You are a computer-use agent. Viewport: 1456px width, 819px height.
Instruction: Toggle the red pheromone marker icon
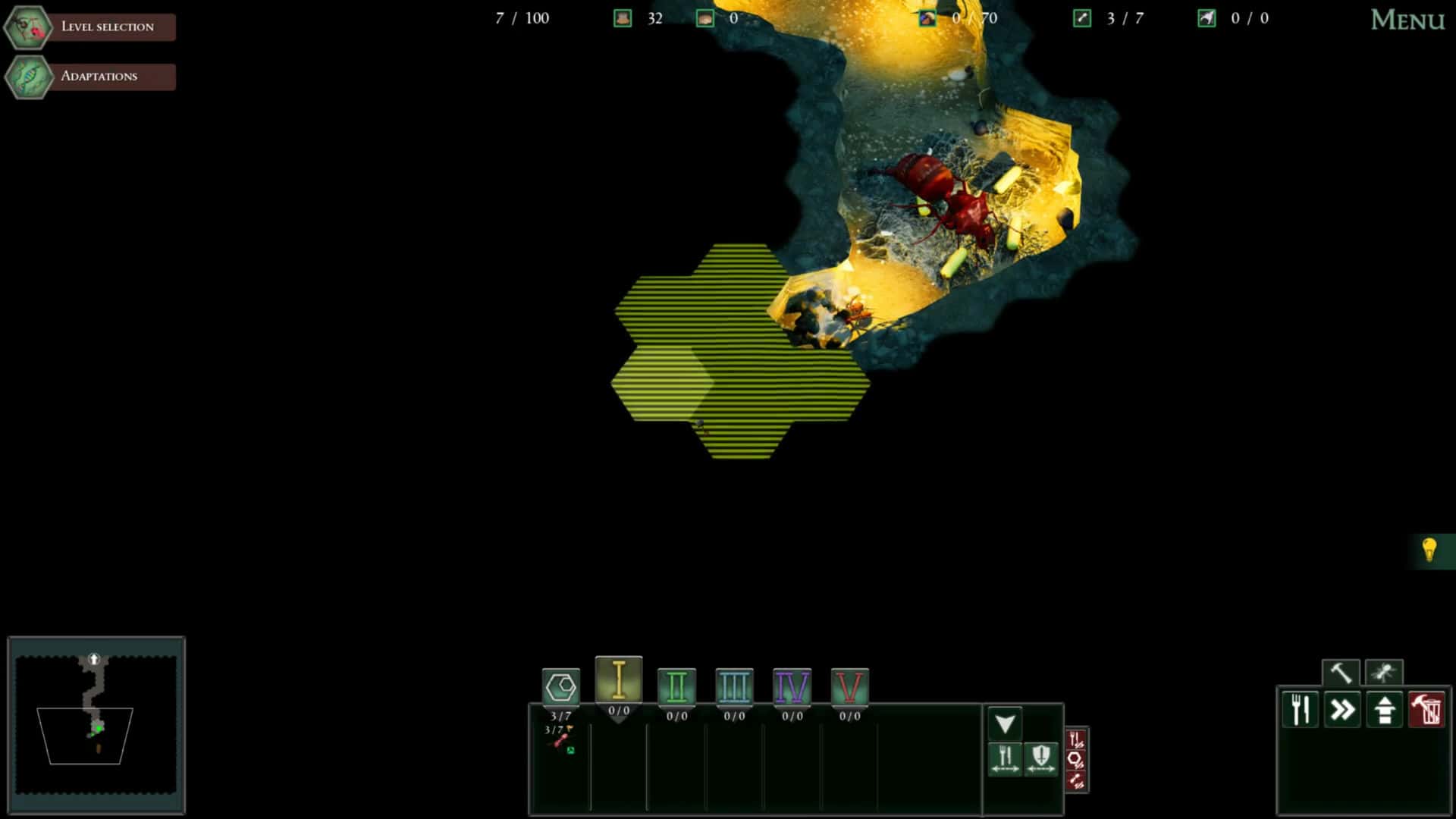[1076, 779]
